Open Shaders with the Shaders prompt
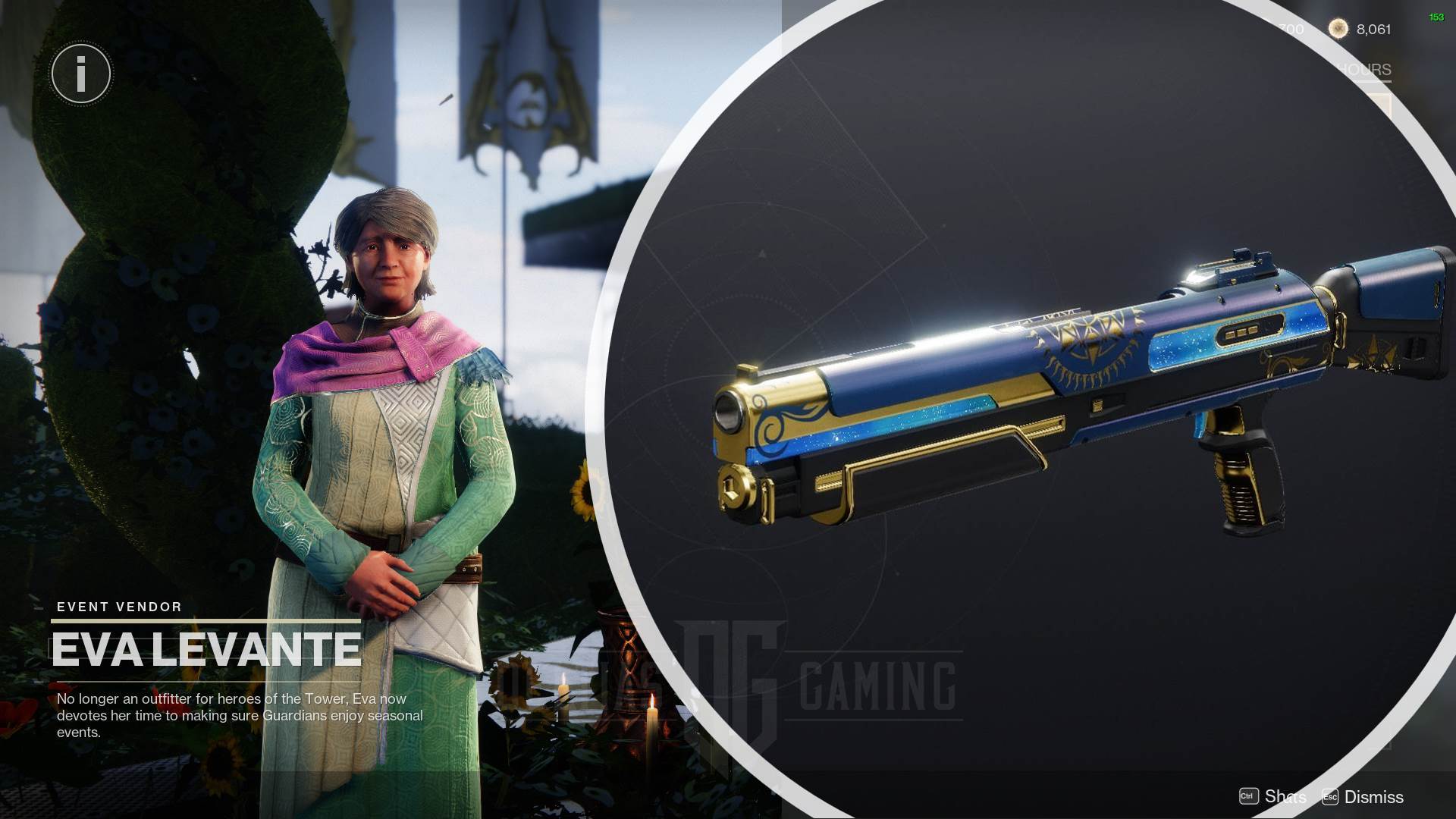Image resolution: width=1456 pixels, height=819 pixels. click(x=1285, y=797)
